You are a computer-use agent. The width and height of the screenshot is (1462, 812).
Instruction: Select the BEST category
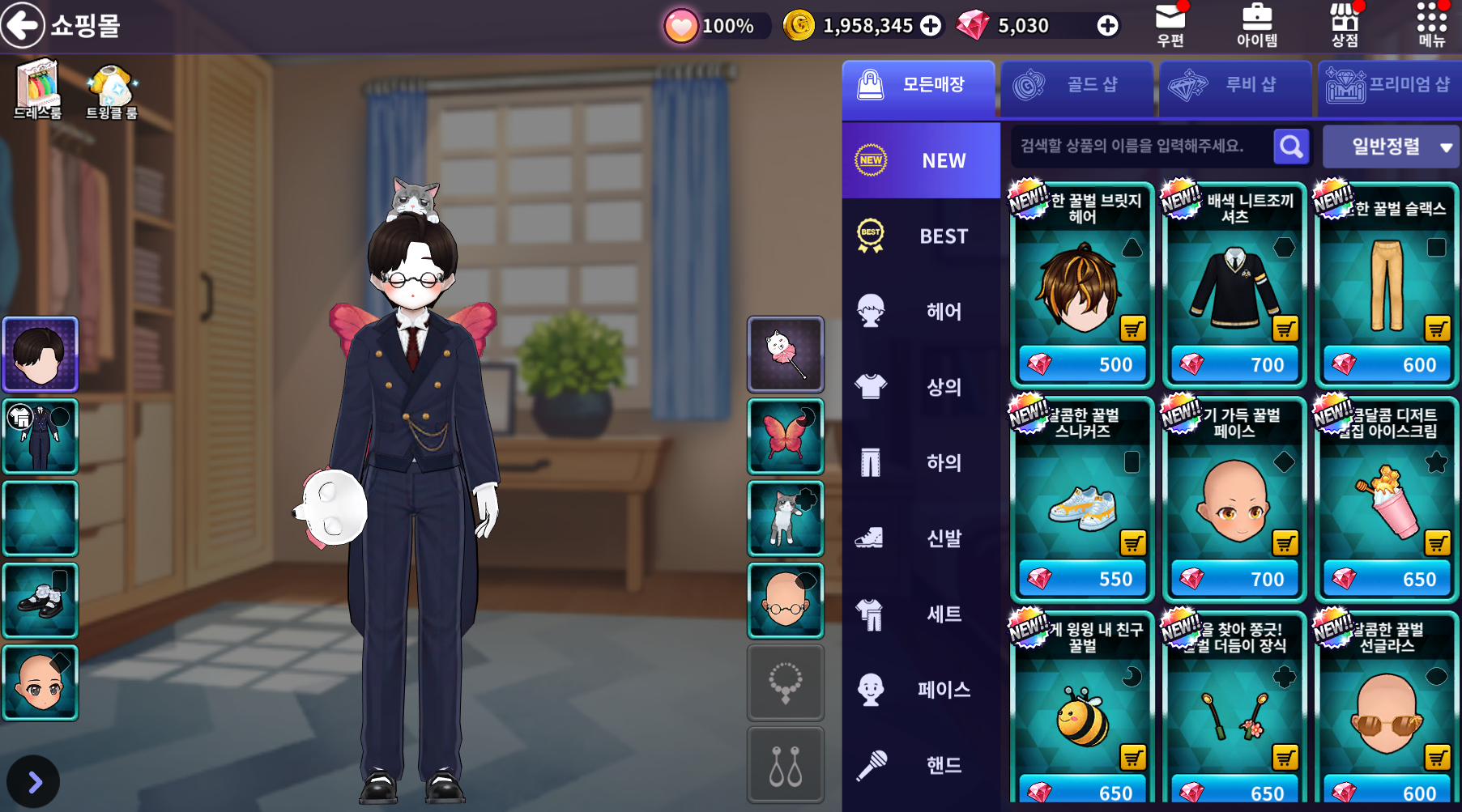click(x=921, y=236)
